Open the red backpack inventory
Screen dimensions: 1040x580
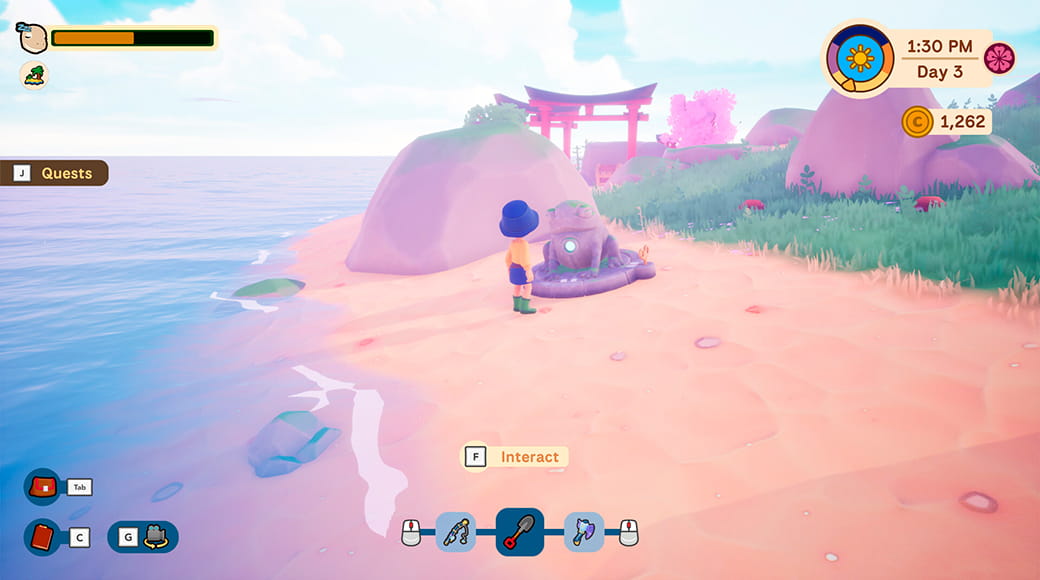tap(43, 487)
